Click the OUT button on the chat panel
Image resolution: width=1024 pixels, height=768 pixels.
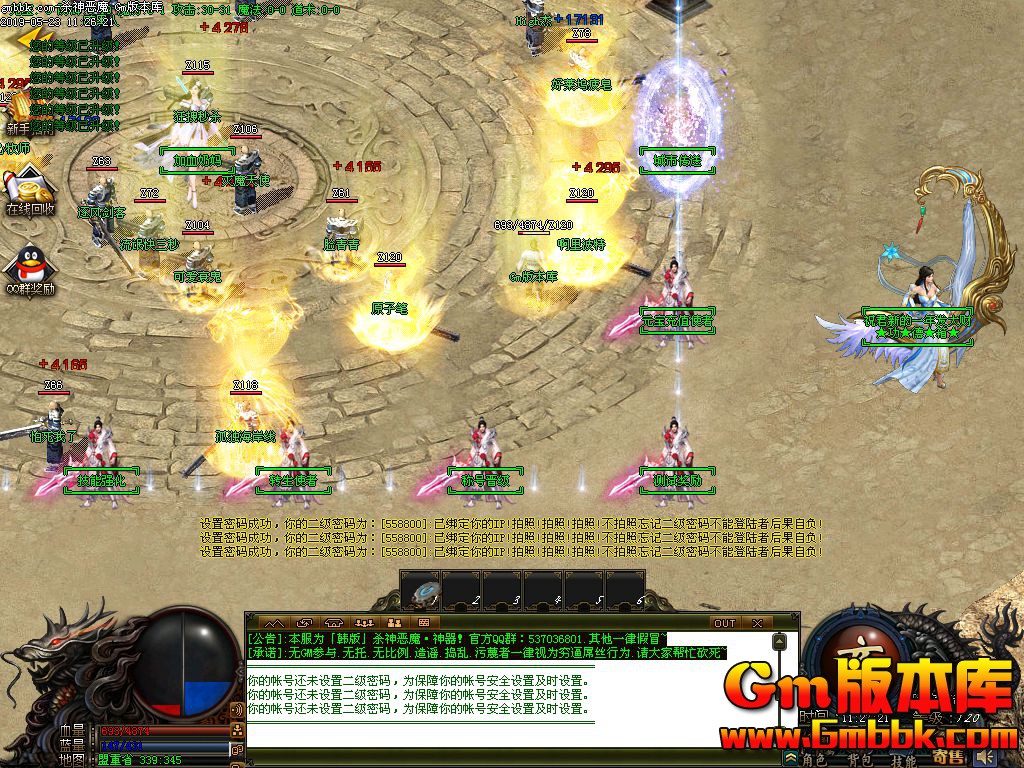click(x=724, y=623)
